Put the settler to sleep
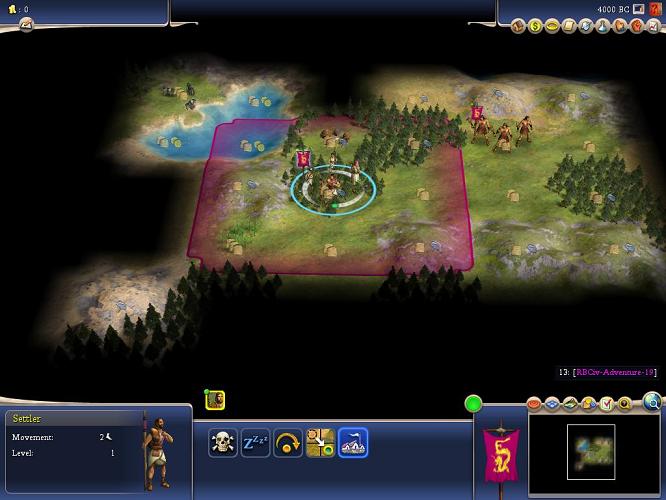Image resolution: width=666 pixels, height=500 pixels. [255, 441]
